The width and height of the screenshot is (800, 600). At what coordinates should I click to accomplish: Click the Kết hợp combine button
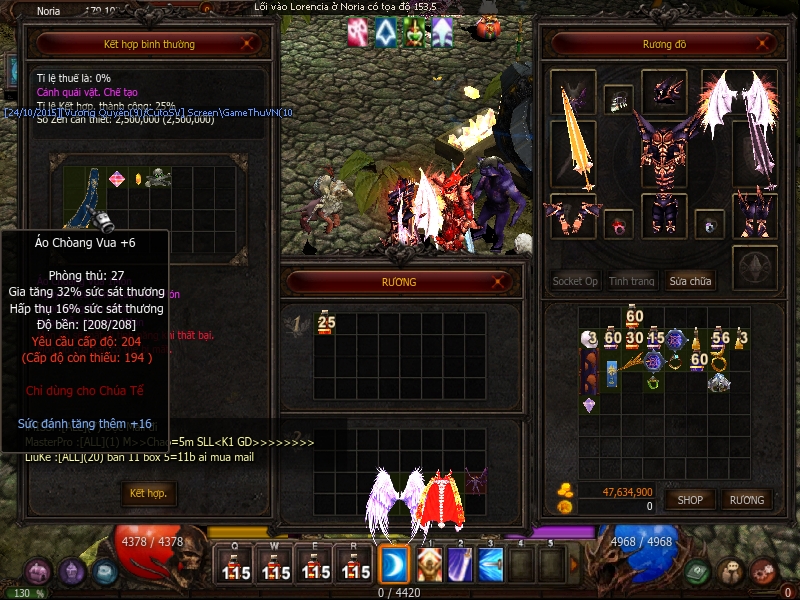click(x=148, y=494)
